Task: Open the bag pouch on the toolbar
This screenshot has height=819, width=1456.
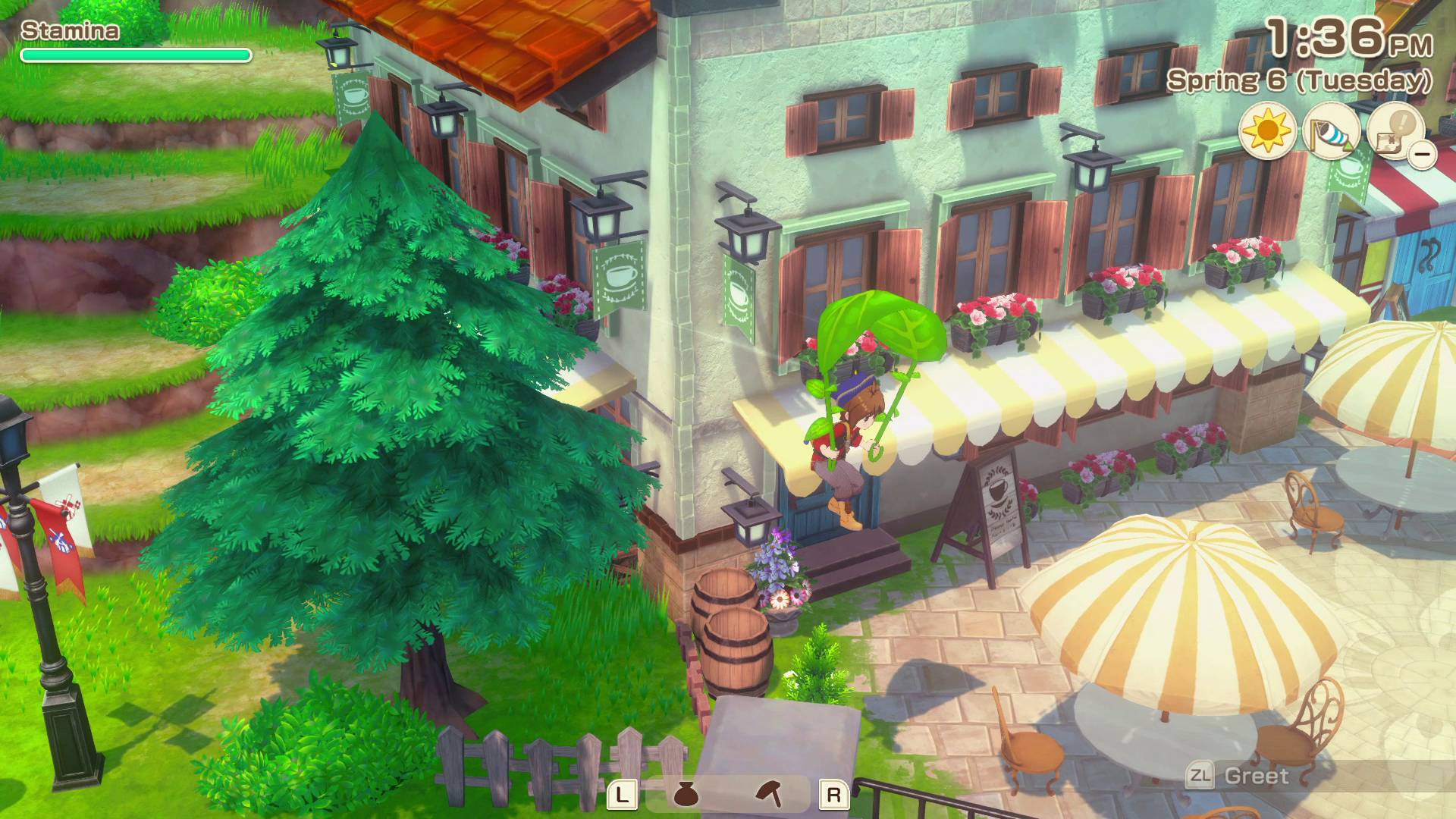Action: (685, 795)
